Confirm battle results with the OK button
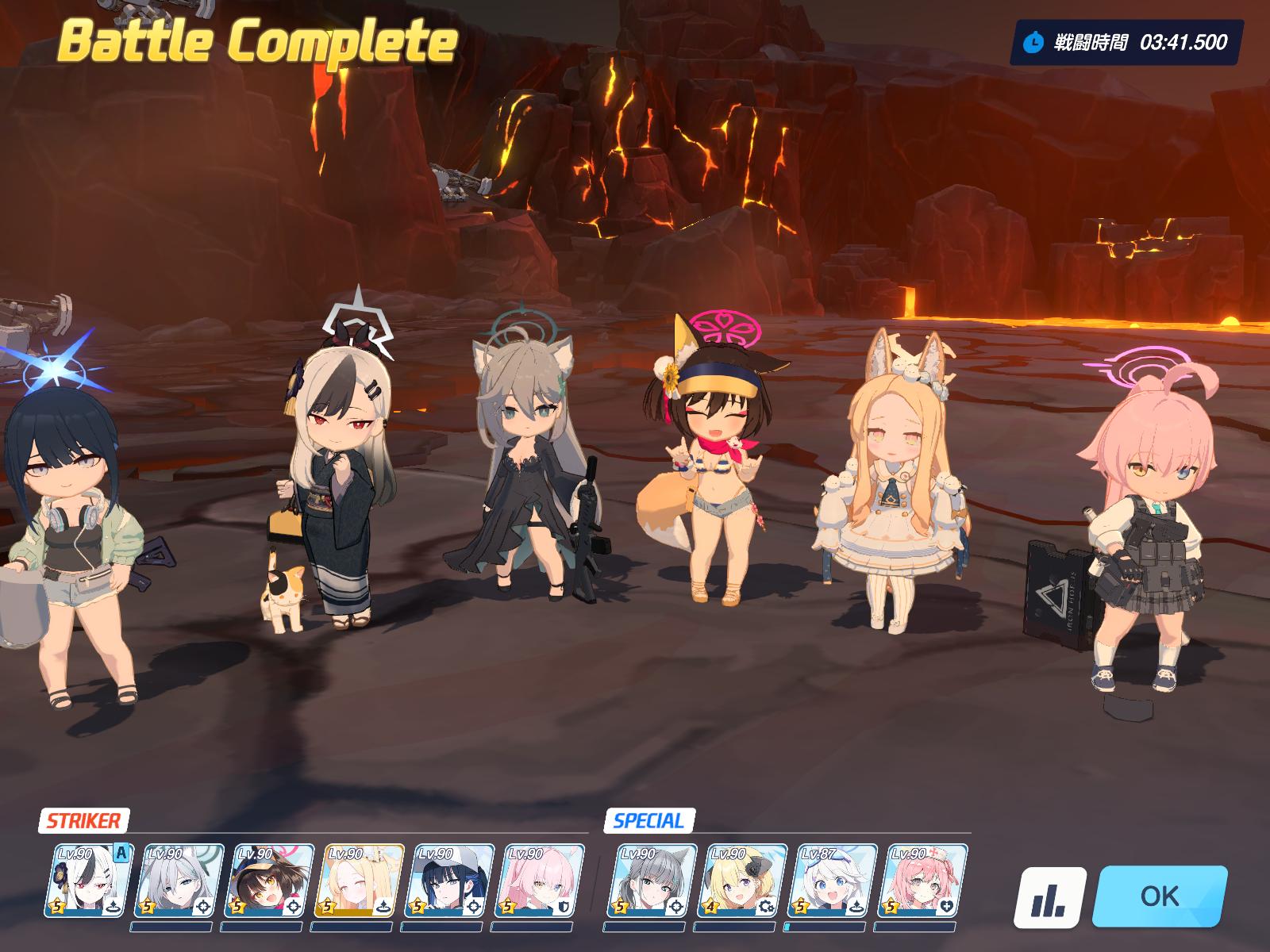Screen dimensions: 1270x952 click(x=1159, y=896)
